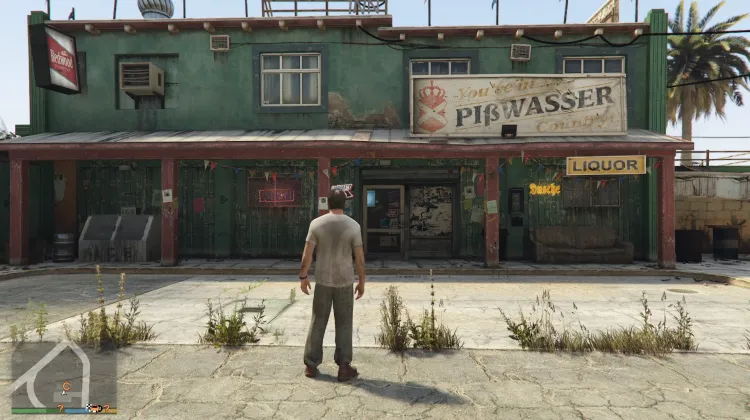The image size is (750, 420).
Task: Click the minimap in the corner
Action: (62, 375)
